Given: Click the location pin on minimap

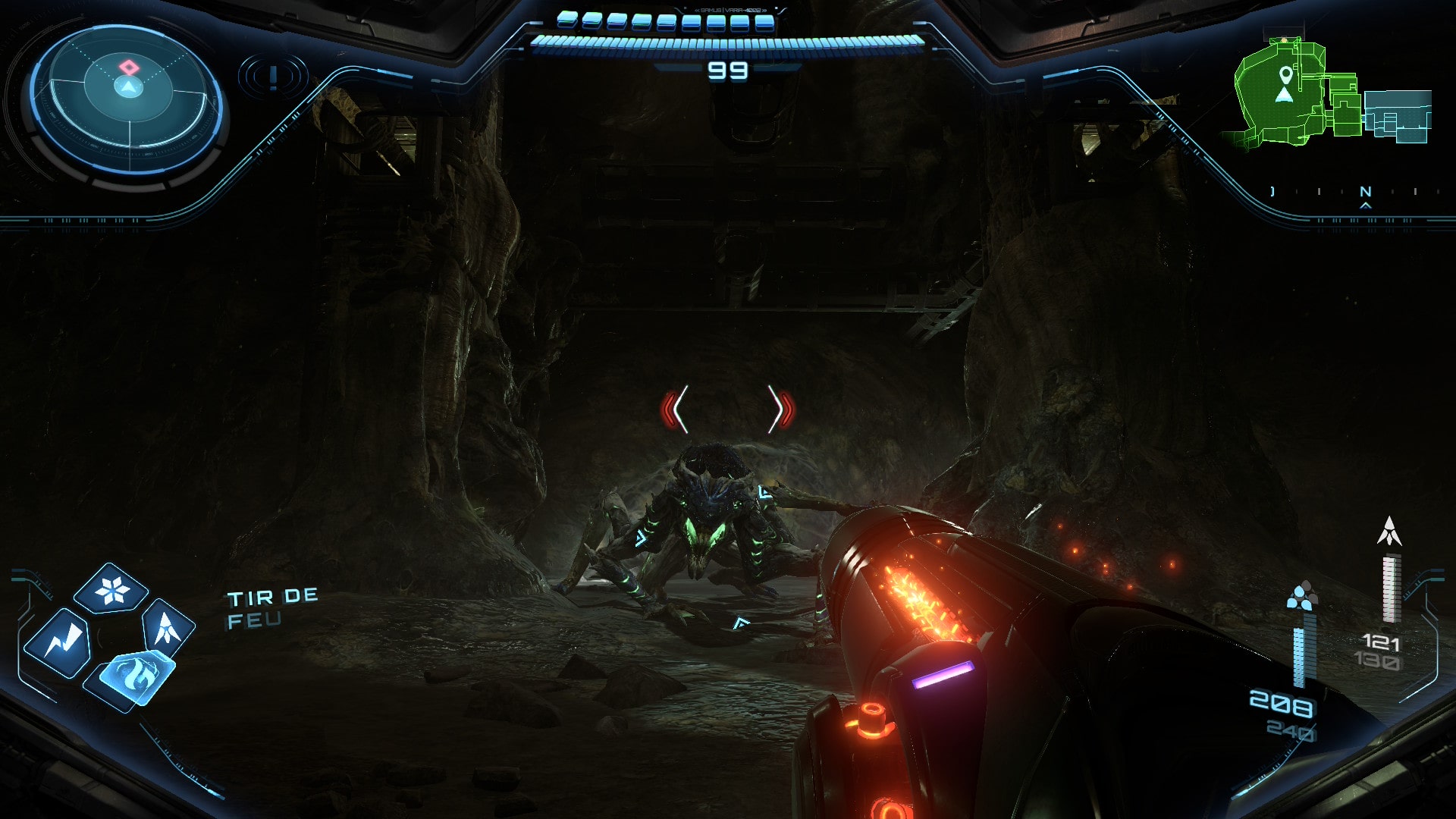Looking at the screenshot, I should [1285, 74].
